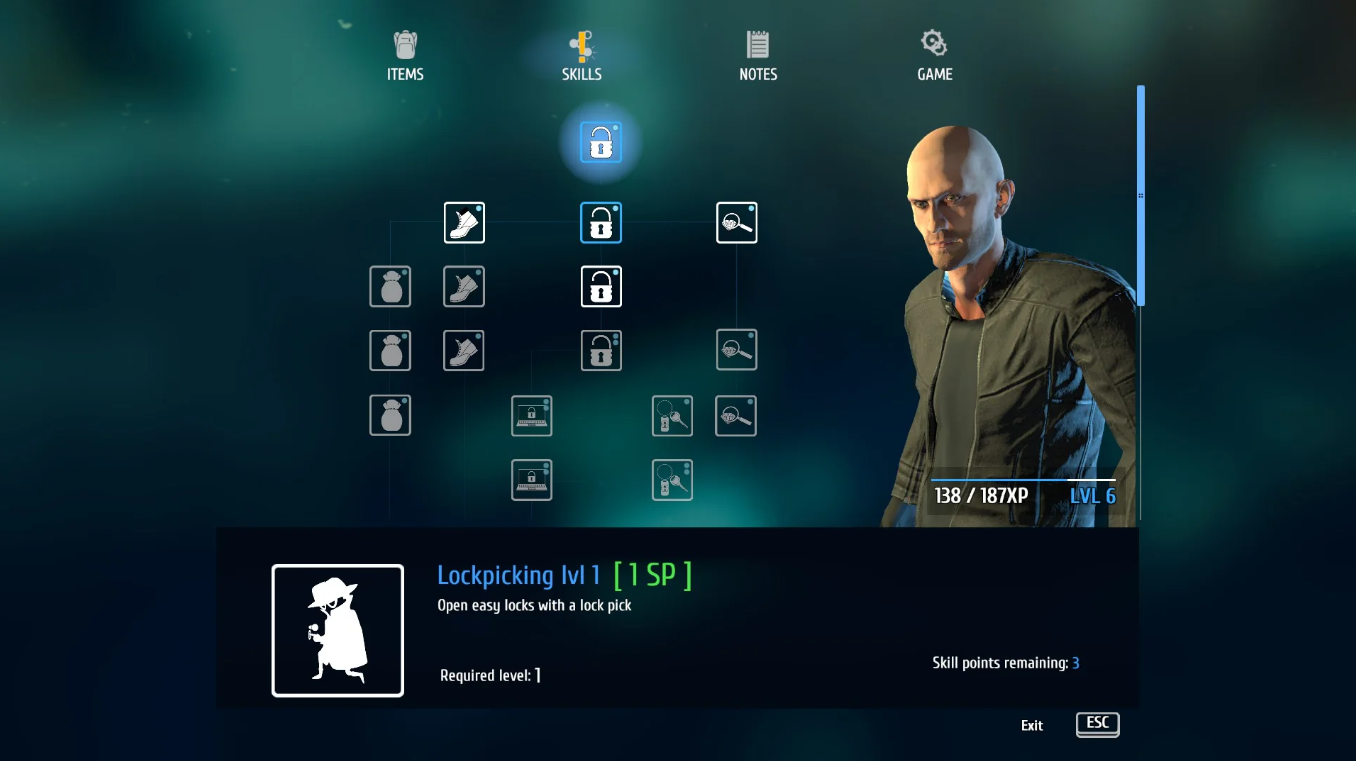
Task: Click the XP progress bar
Action: coord(1022,479)
